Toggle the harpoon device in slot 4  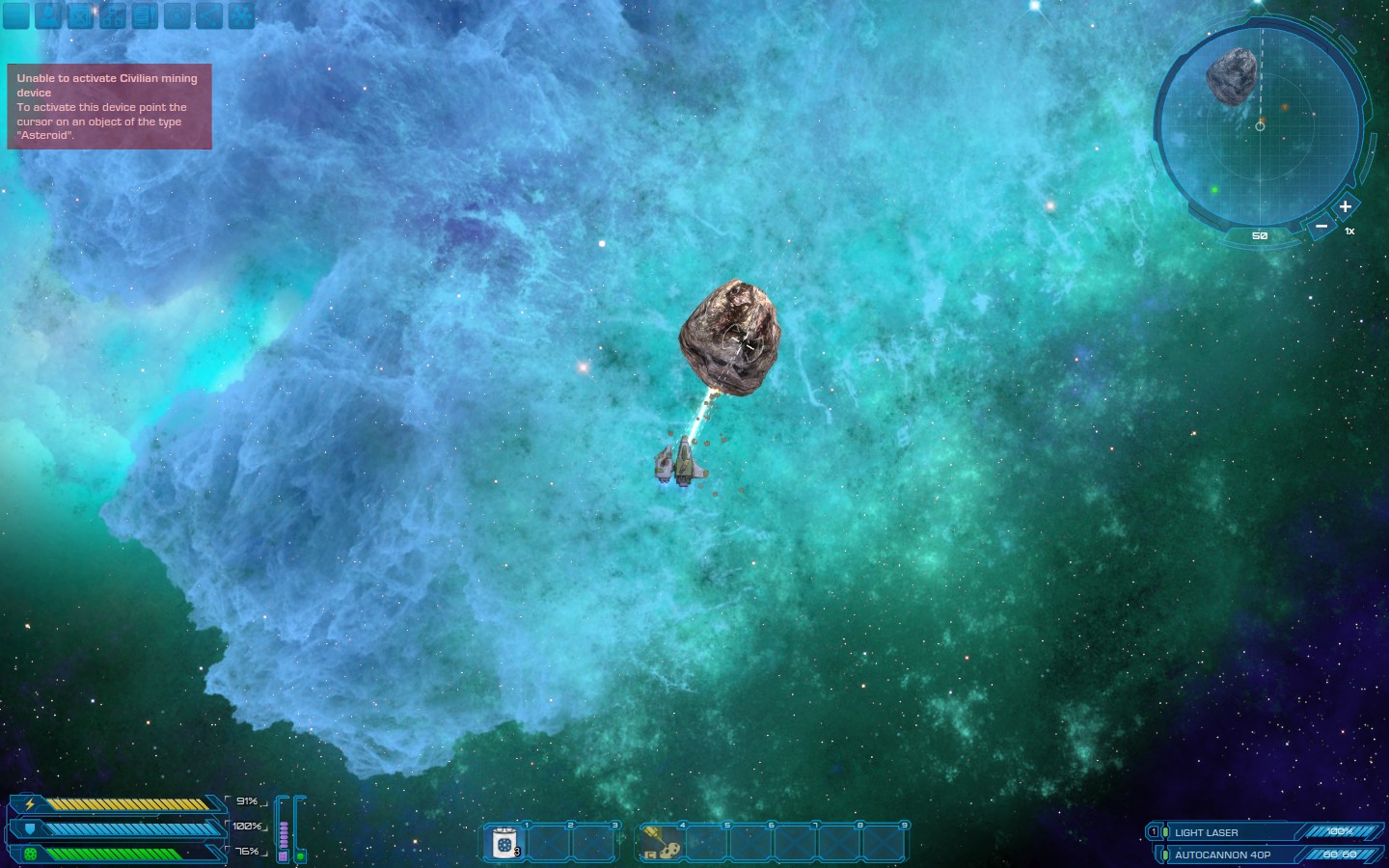[663, 843]
